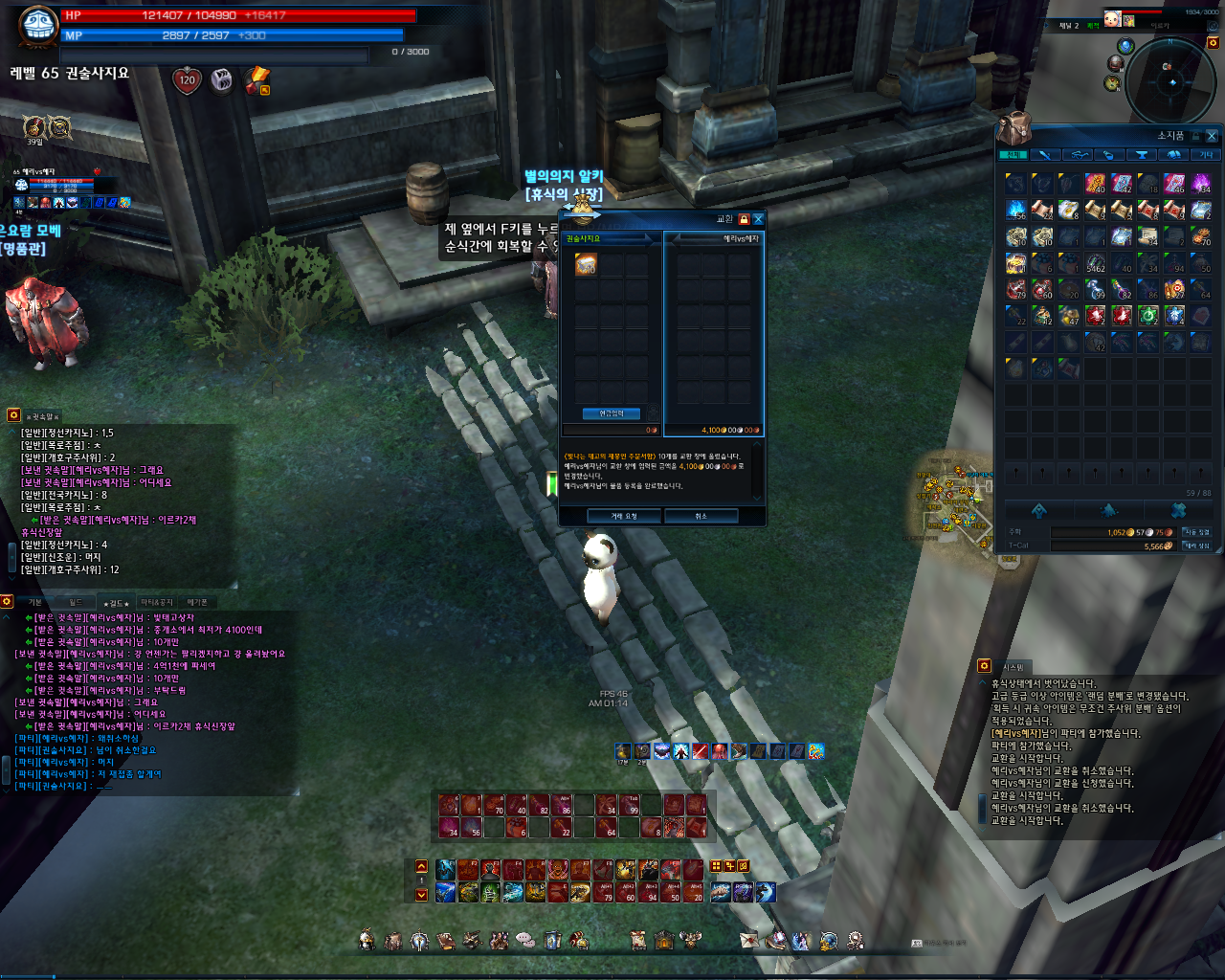
Task: Select the blue flame item stacked 56
Action: (1015, 210)
